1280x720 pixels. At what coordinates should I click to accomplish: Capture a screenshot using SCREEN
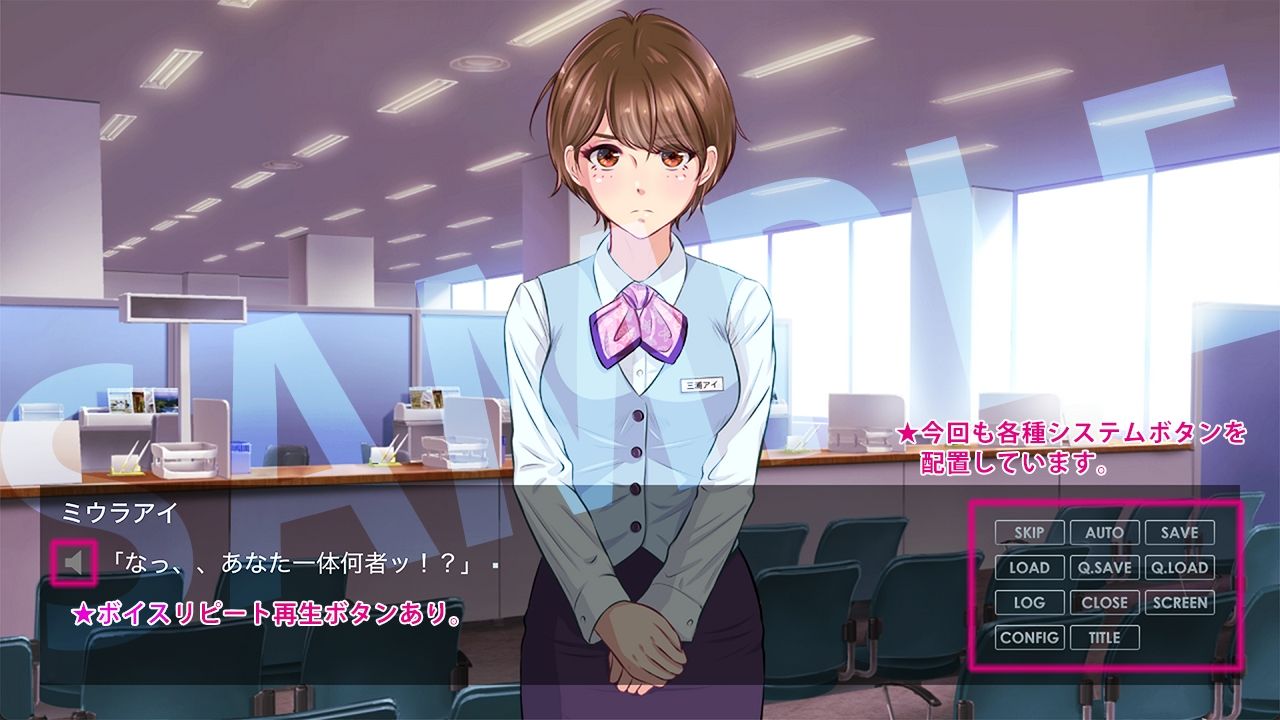click(1180, 603)
